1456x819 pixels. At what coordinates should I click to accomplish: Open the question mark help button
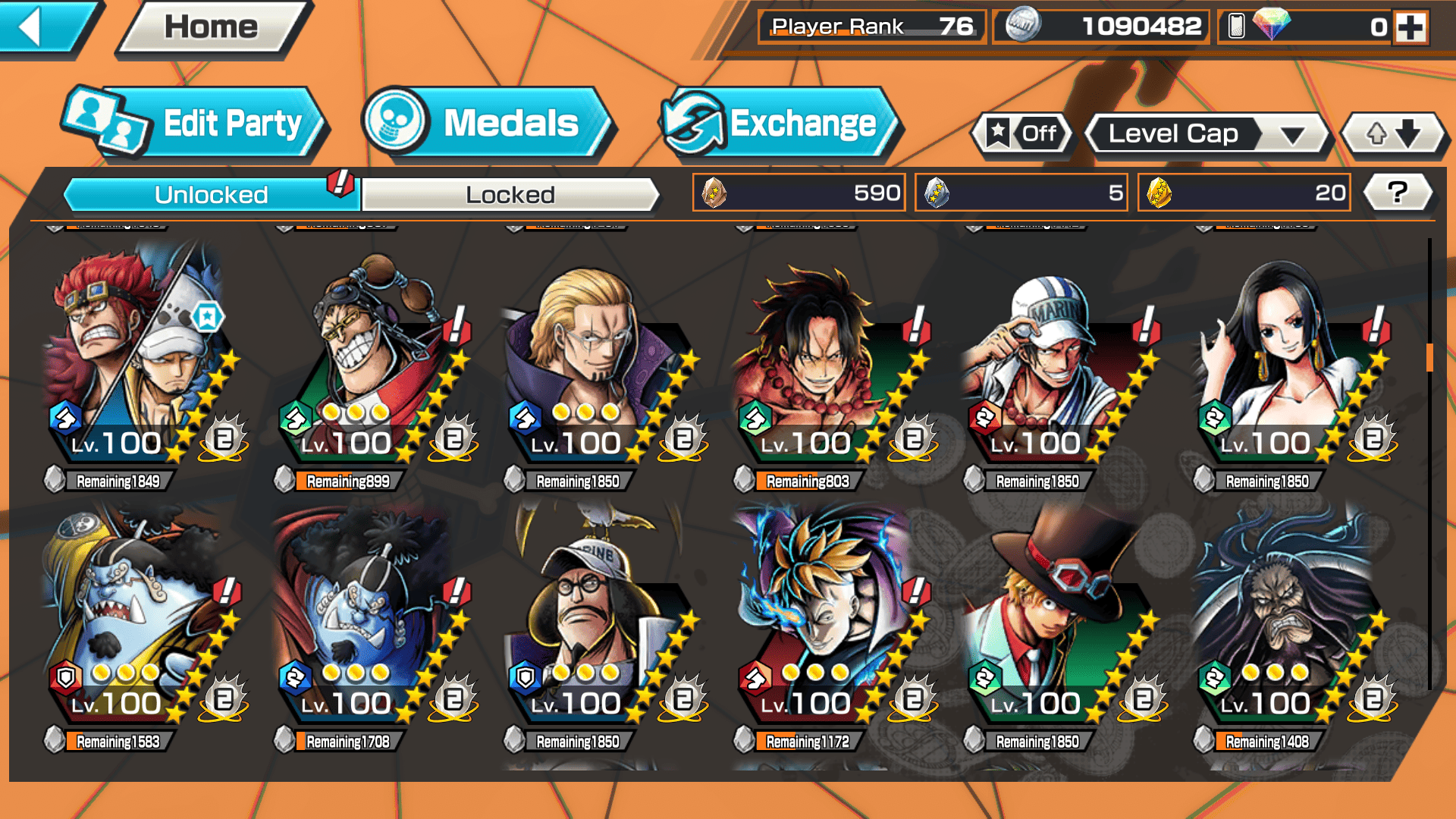[x=1397, y=193]
